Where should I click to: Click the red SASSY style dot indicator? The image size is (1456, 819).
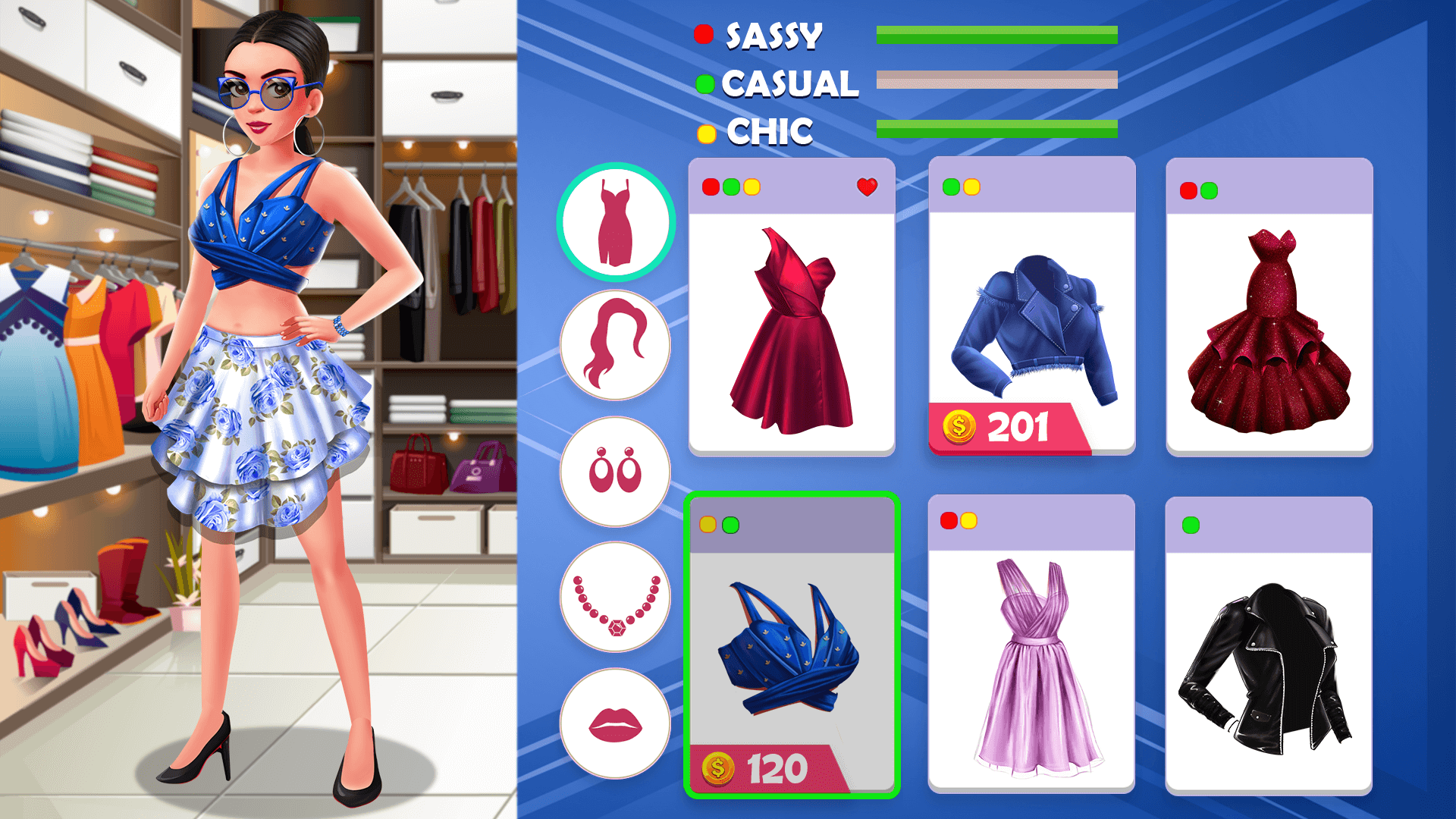pyautogui.click(x=703, y=33)
